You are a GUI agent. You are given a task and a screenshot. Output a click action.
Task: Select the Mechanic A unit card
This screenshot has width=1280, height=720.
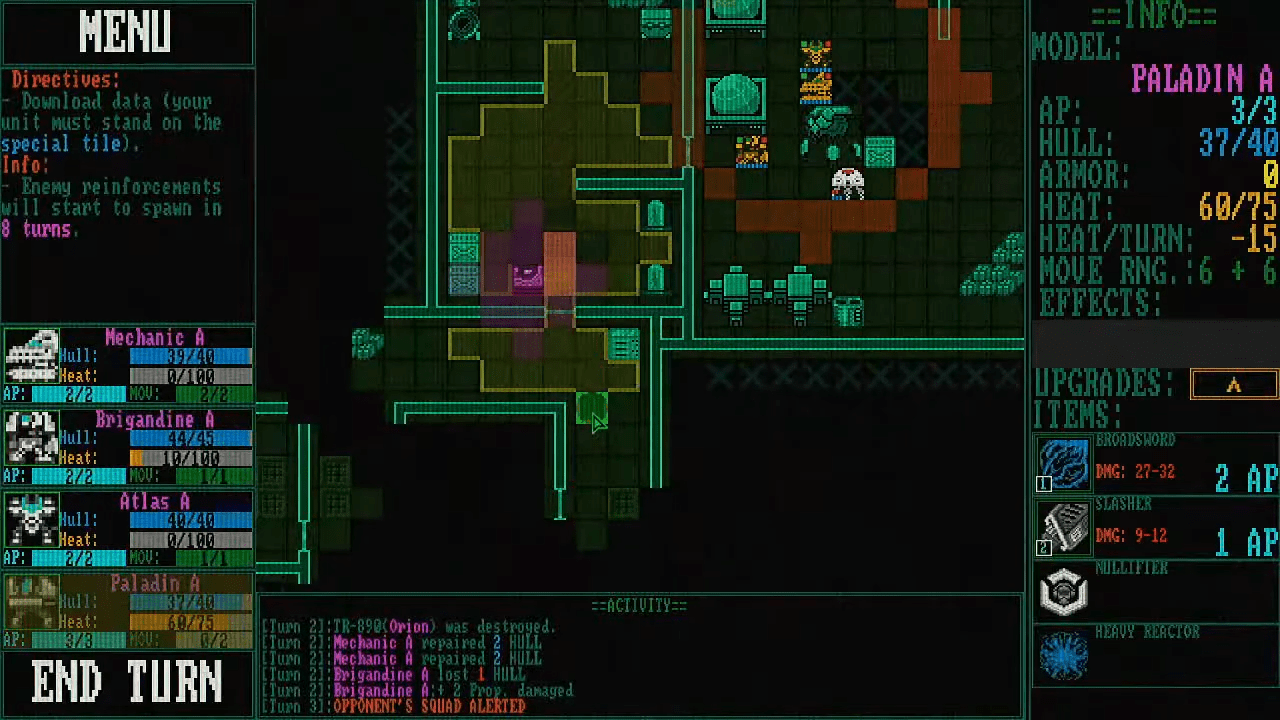[127, 366]
